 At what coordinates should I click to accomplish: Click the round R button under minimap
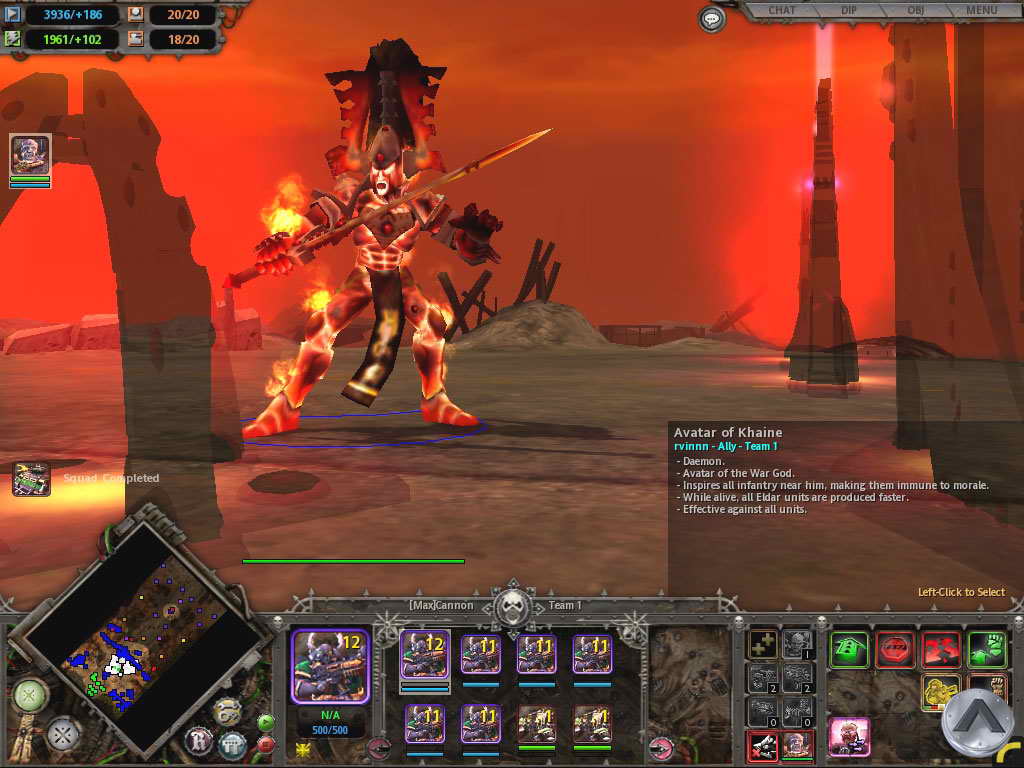click(198, 741)
